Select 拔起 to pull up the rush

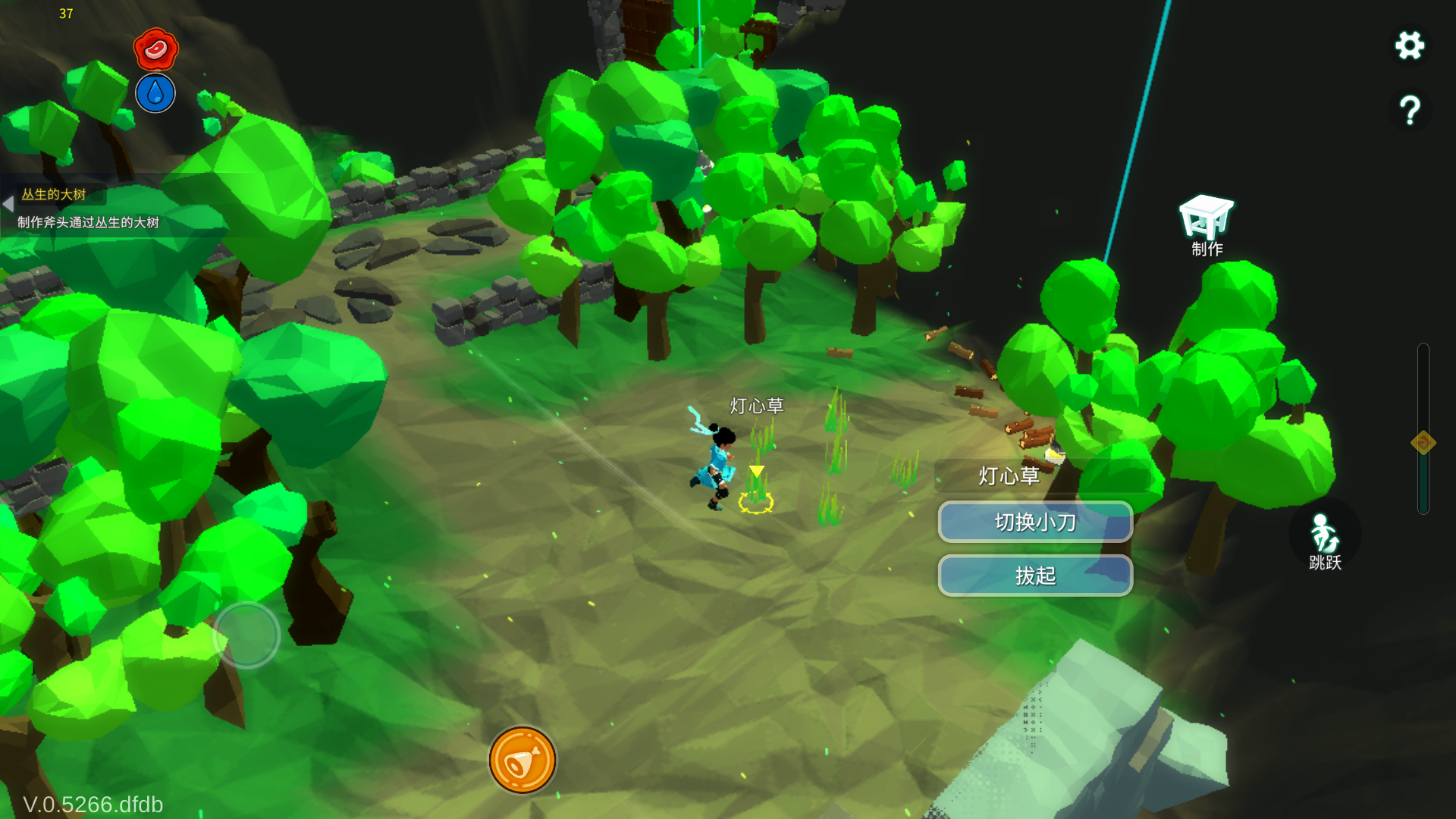pos(1035,576)
